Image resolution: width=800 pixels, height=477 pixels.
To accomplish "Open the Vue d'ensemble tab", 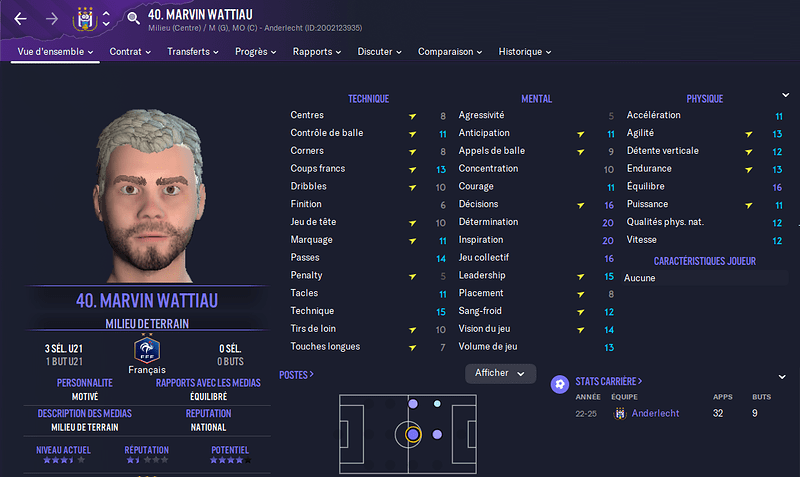I will click(54, 52).
